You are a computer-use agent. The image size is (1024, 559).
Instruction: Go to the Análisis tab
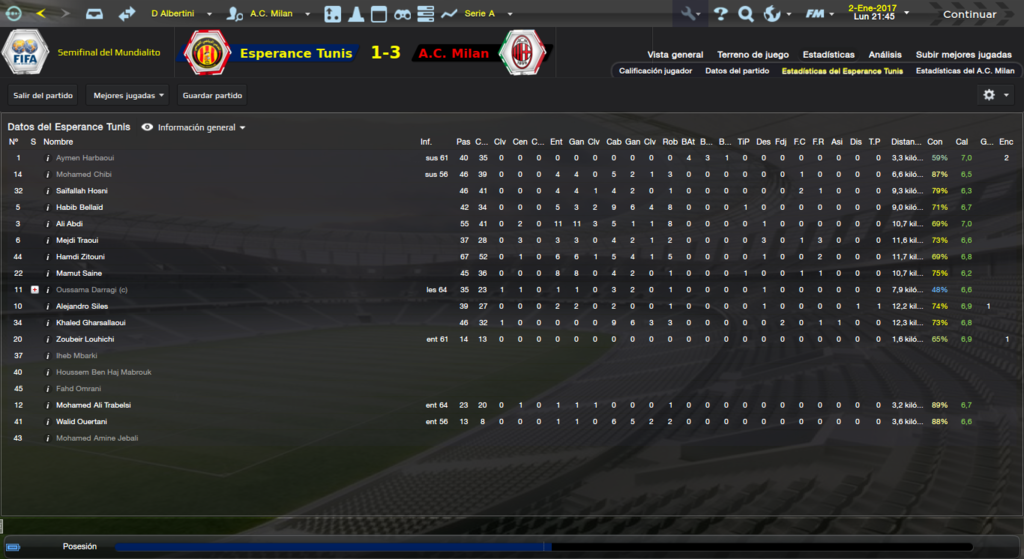click(885, 54)
